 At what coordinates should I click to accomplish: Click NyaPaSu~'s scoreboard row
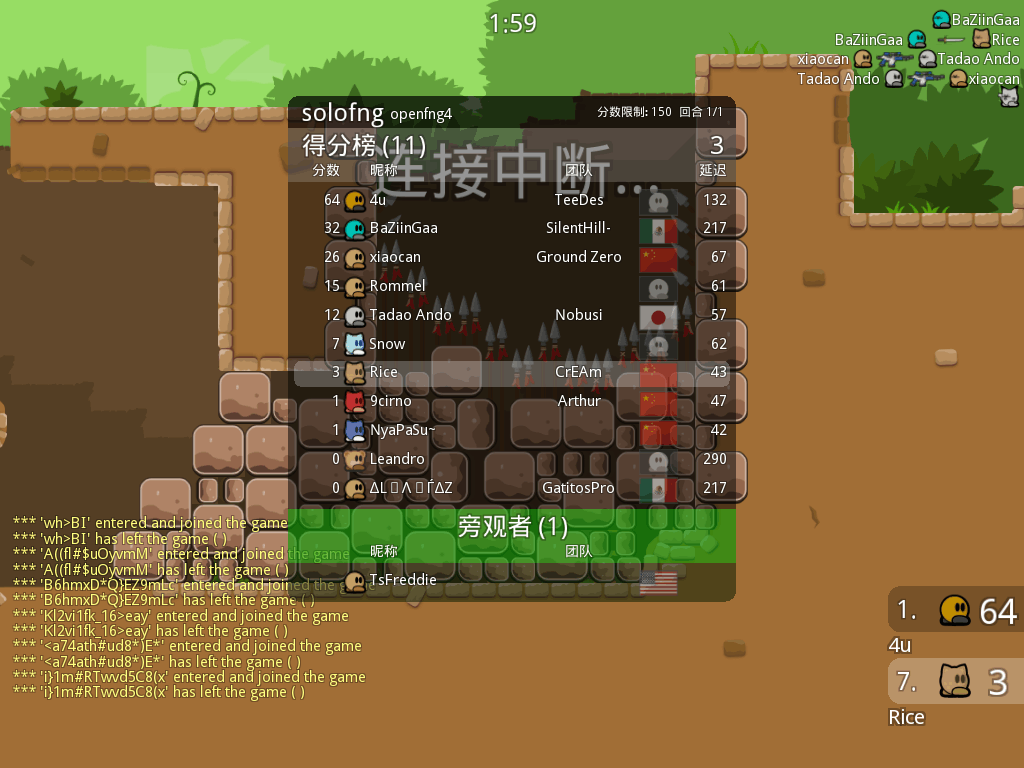pos(511,430)
